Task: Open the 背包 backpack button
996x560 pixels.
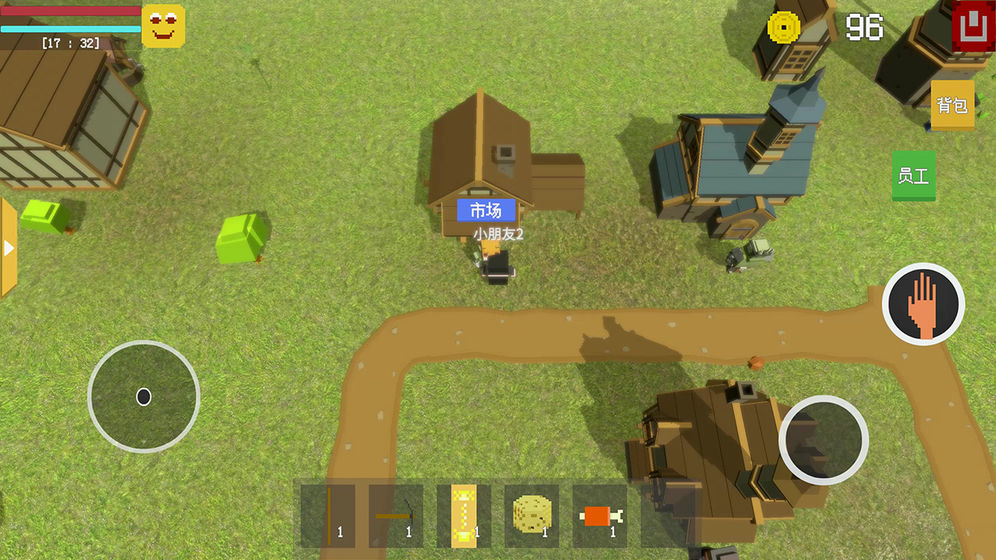Action: point(952,105)
